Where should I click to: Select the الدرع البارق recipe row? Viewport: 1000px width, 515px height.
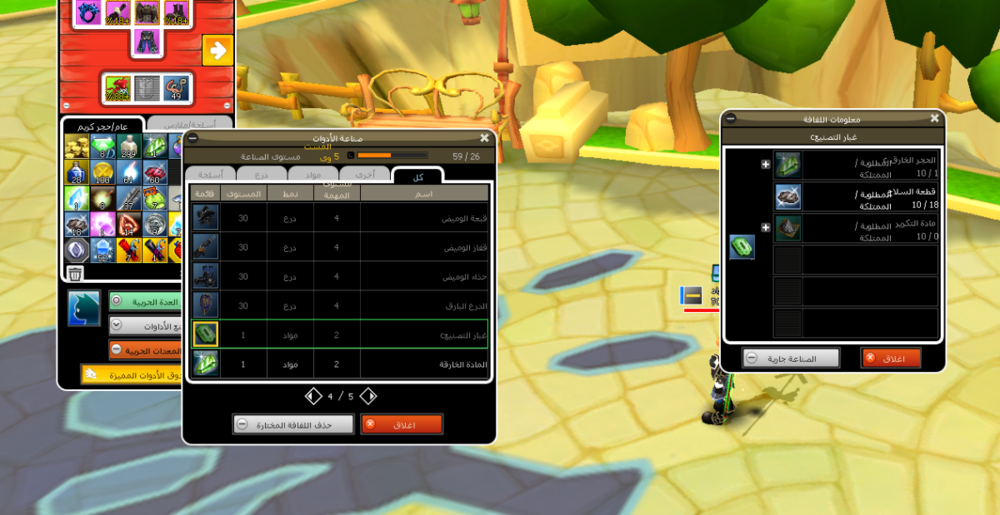click(x=340, y=305)
